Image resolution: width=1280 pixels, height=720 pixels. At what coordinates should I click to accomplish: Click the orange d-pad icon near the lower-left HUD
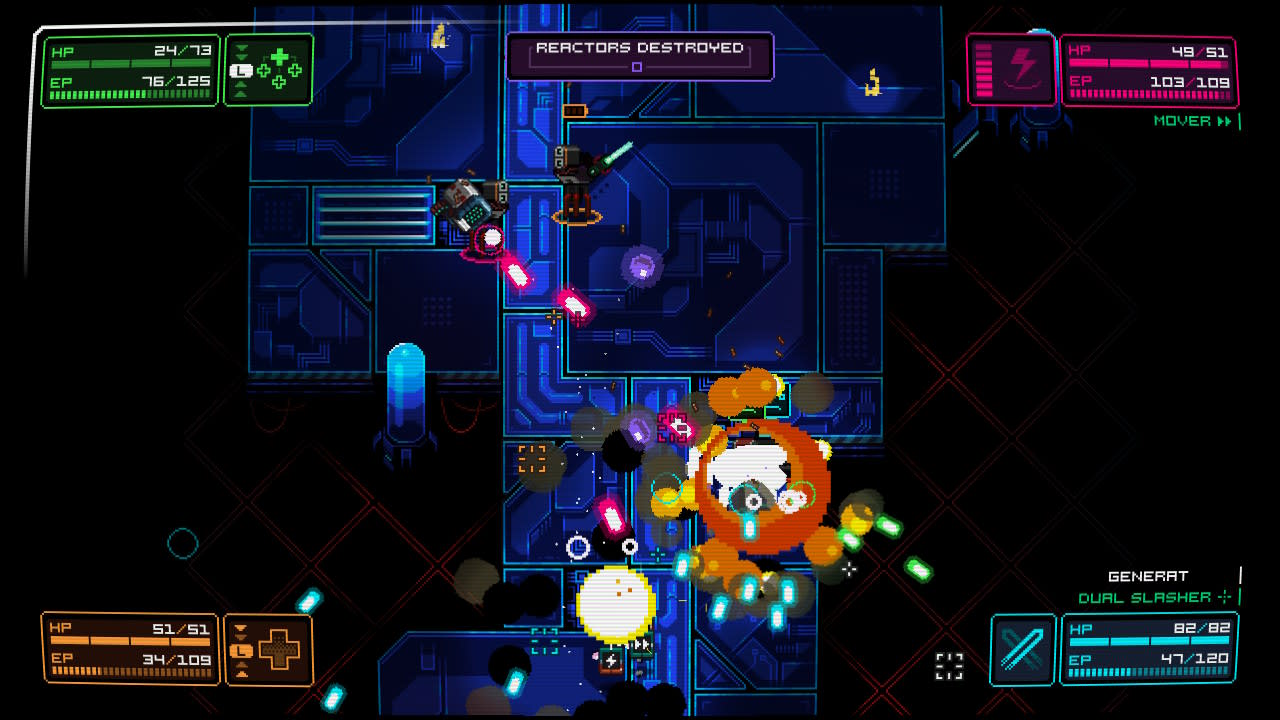280,651
